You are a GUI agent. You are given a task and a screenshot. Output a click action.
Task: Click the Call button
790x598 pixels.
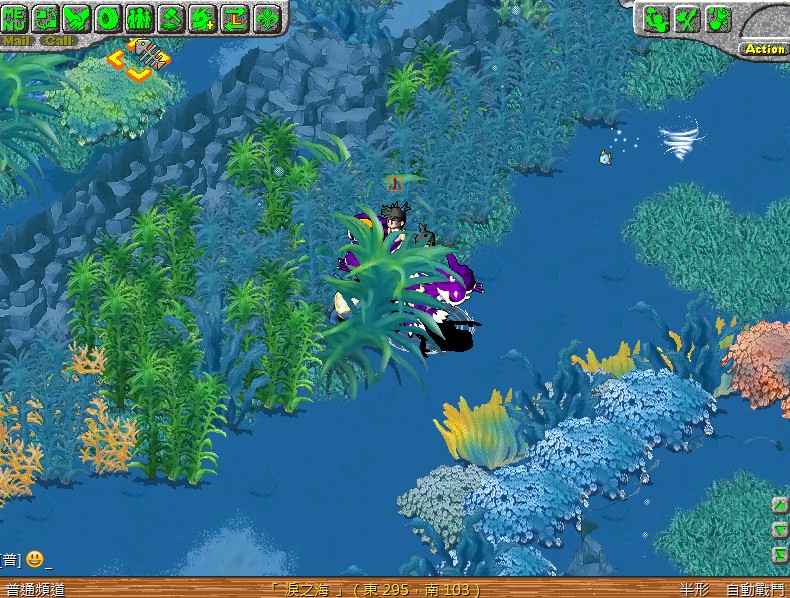pyautogui.click(x=59, y=41)
